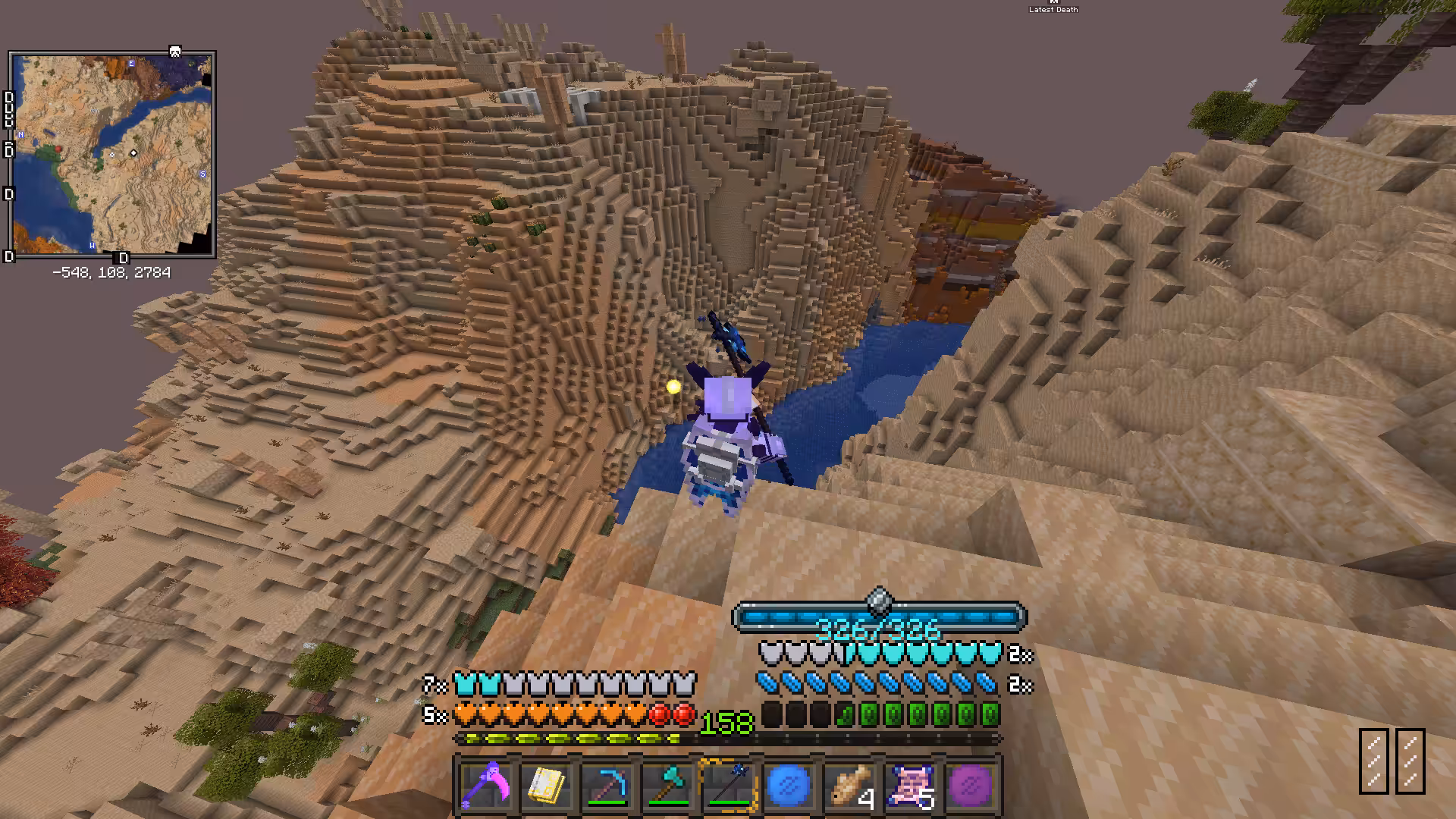This screenshot has width=1456, height=819.
Task: Click the minimap in the corner
Action: pos(112,155)
